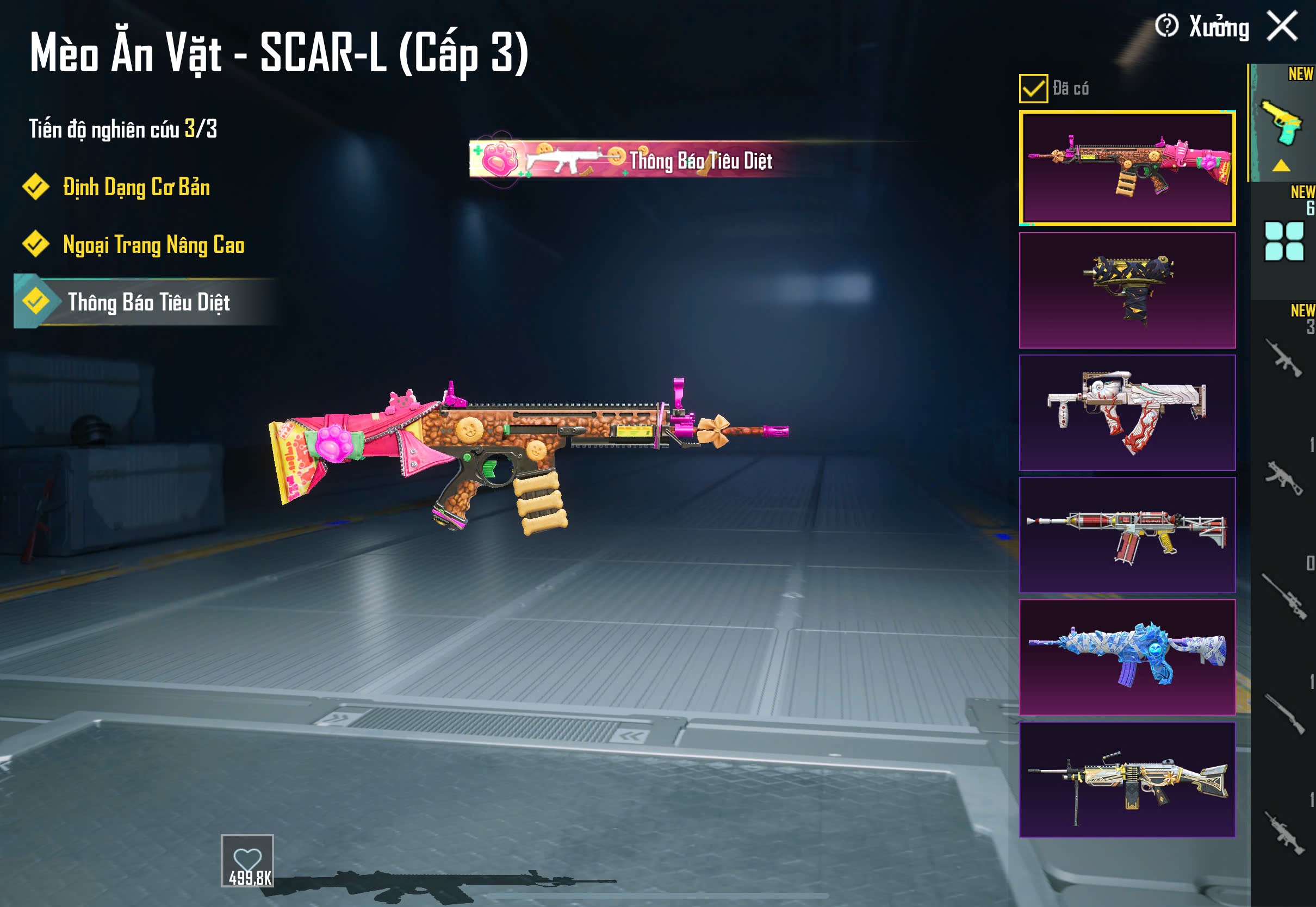Switch to the shotgun category tab

tap(1283, 715)
